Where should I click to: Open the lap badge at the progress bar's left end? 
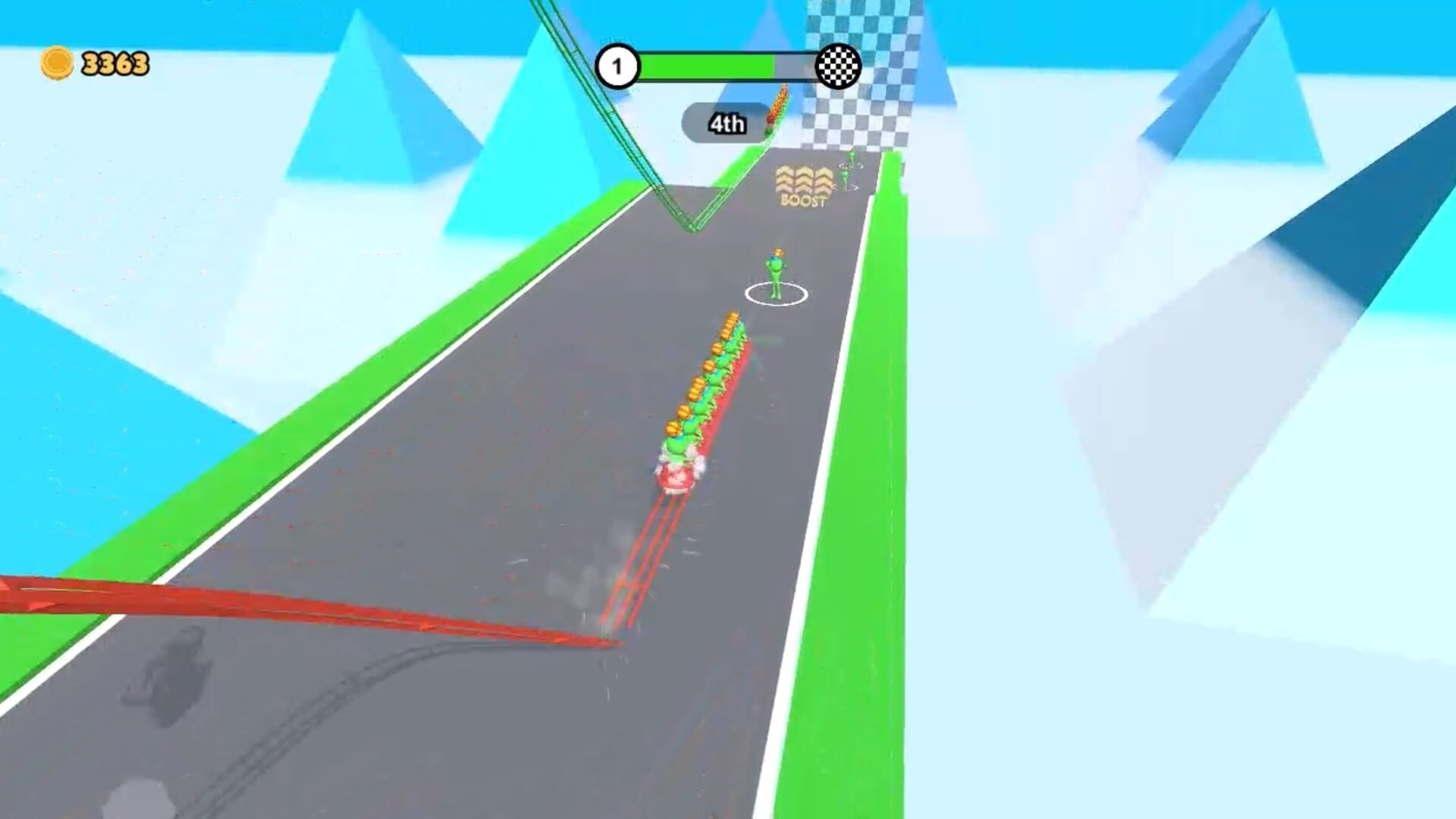[x=620, y=67]
